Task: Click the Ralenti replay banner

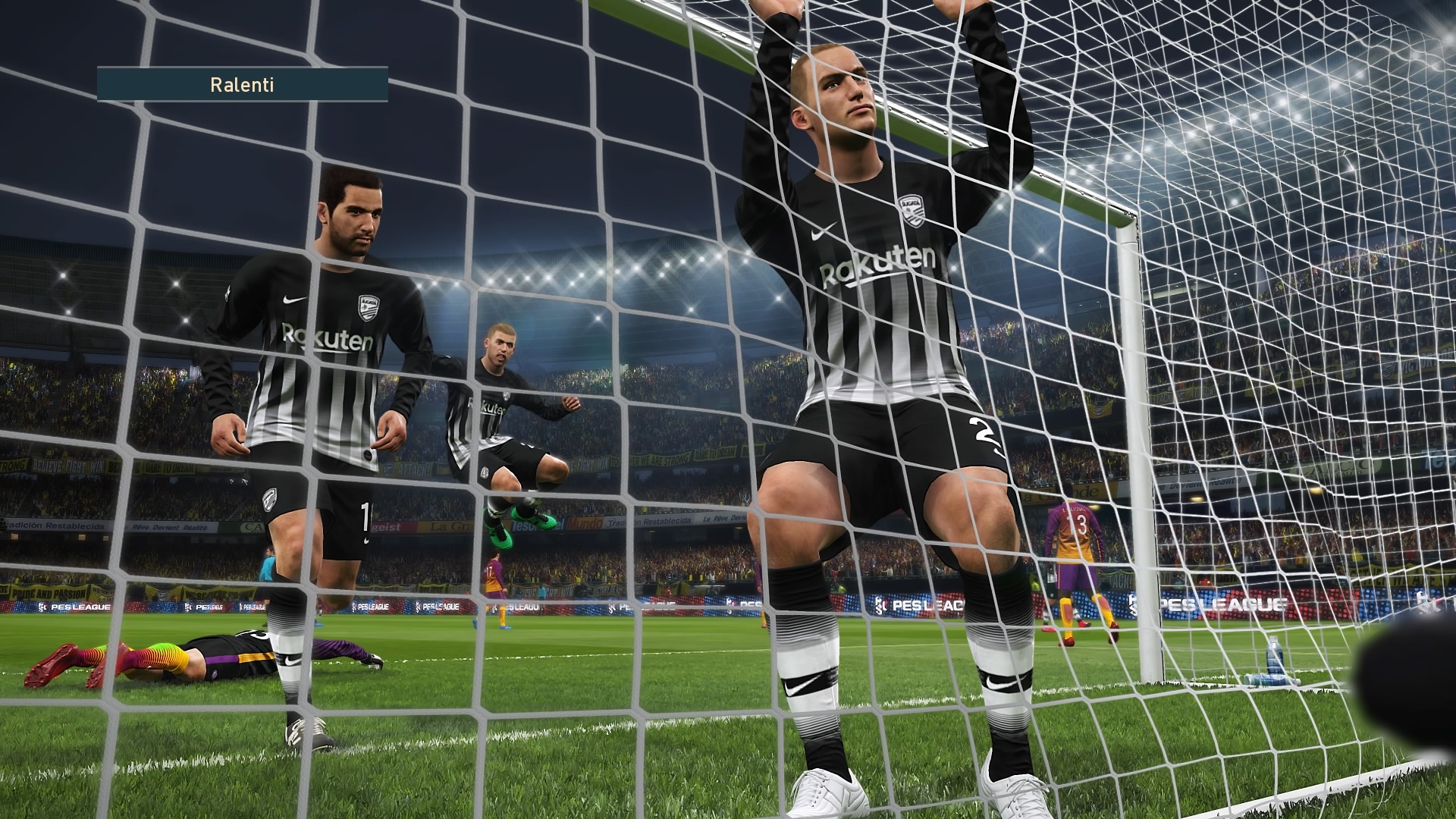Action: (242, 84)
